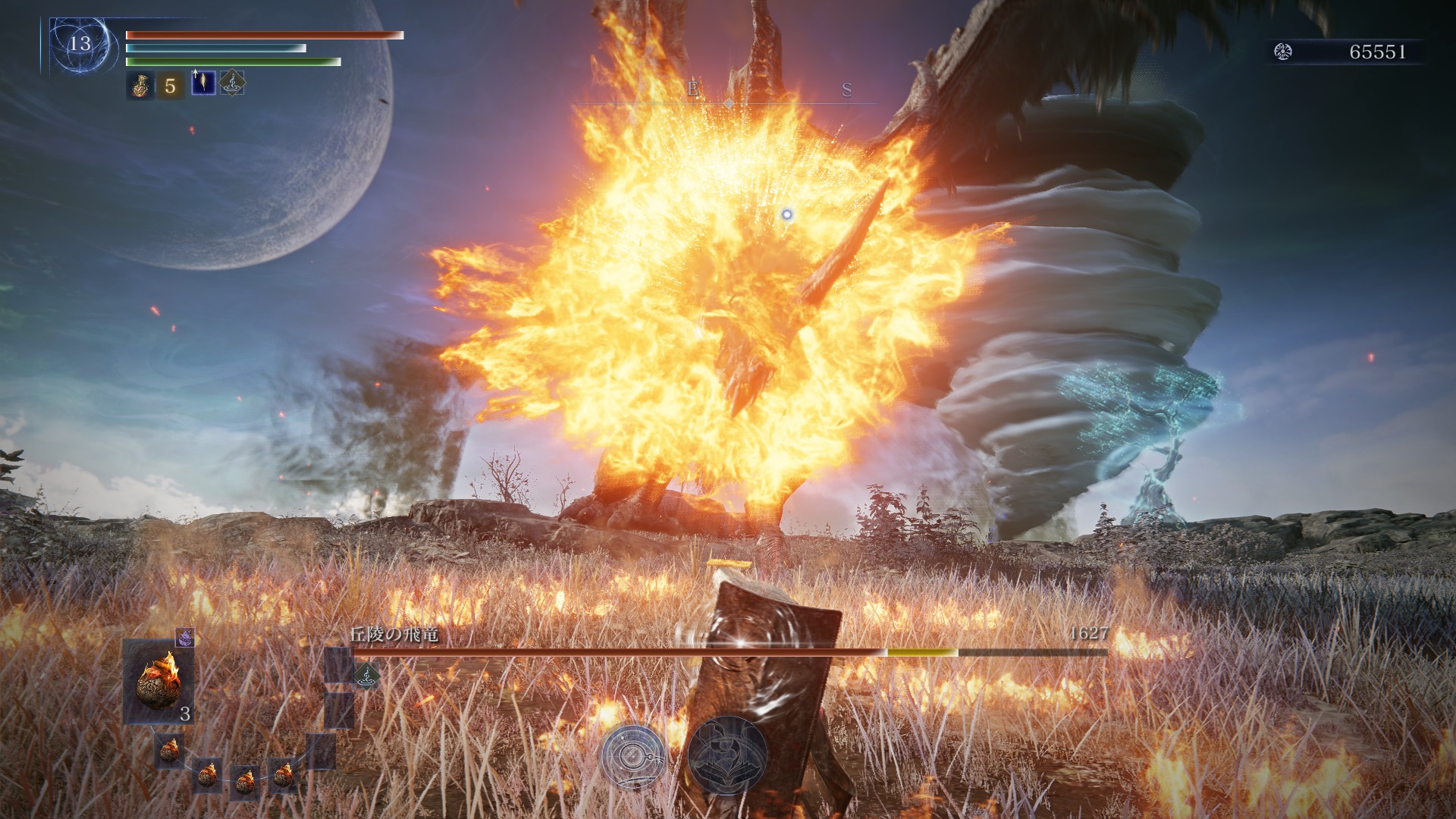The image size is (1456, 819).
Task: Click the level 13 orb emblem
Action: tap(79, 44)
